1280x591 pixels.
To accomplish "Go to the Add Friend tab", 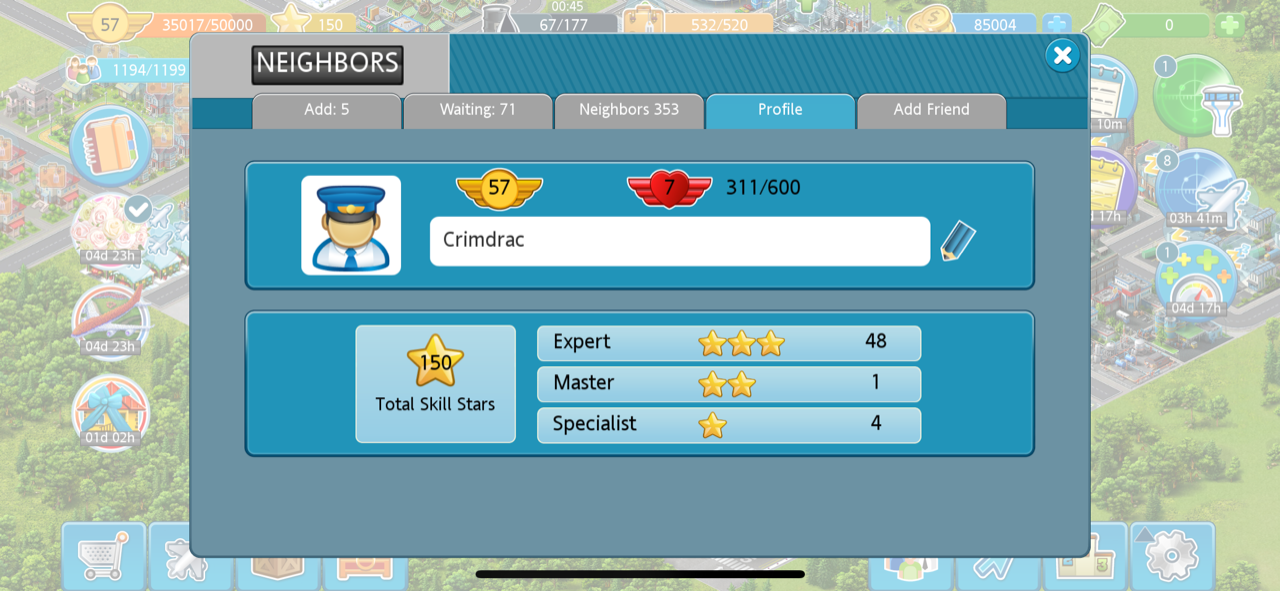I will 931,110.
